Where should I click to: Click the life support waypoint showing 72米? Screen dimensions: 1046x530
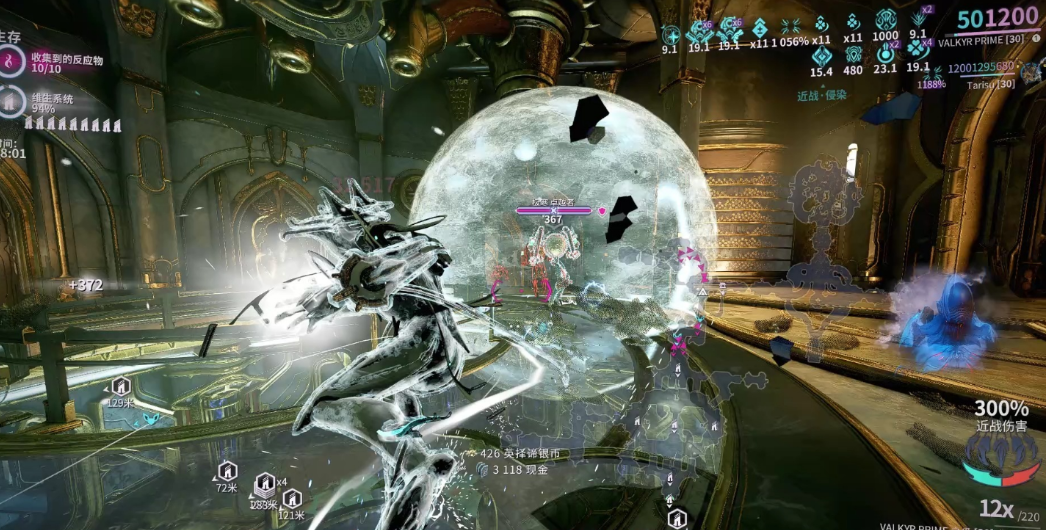coord(227,470)
